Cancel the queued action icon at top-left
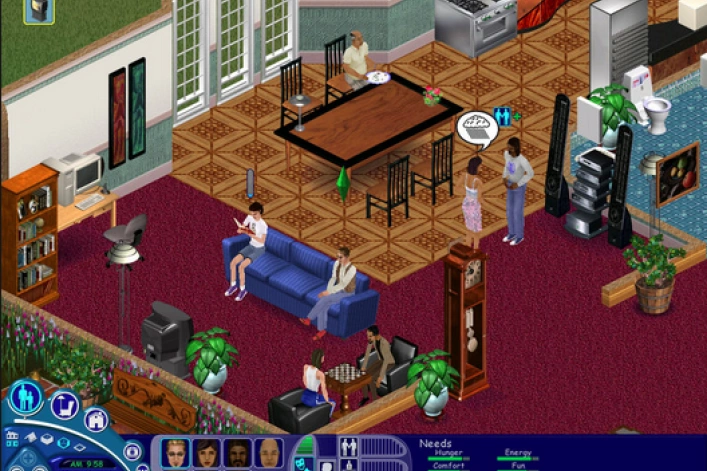The image size is (707, 471). (39, 11)
